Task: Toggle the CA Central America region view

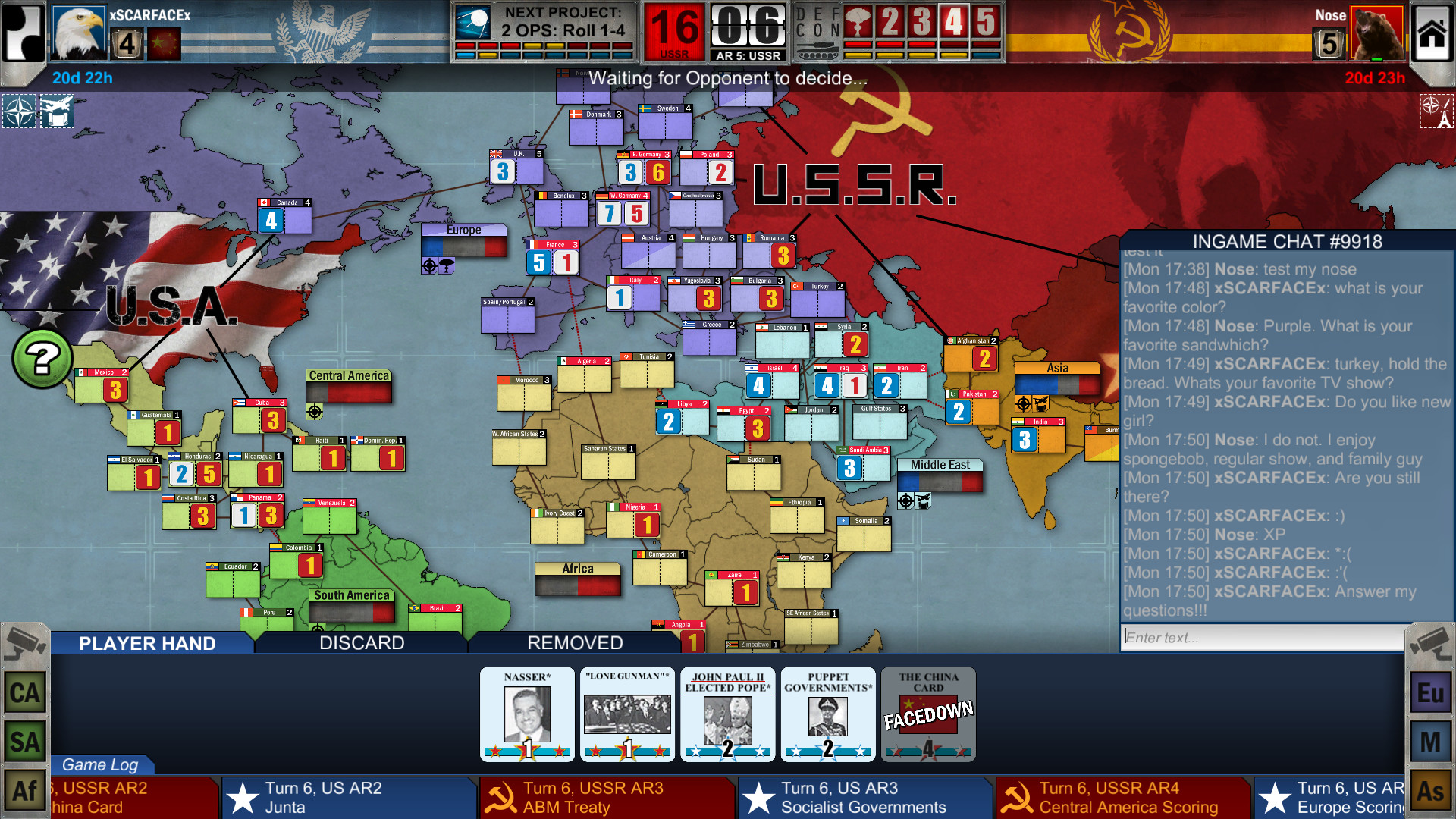Action: (x=24, y=692)
